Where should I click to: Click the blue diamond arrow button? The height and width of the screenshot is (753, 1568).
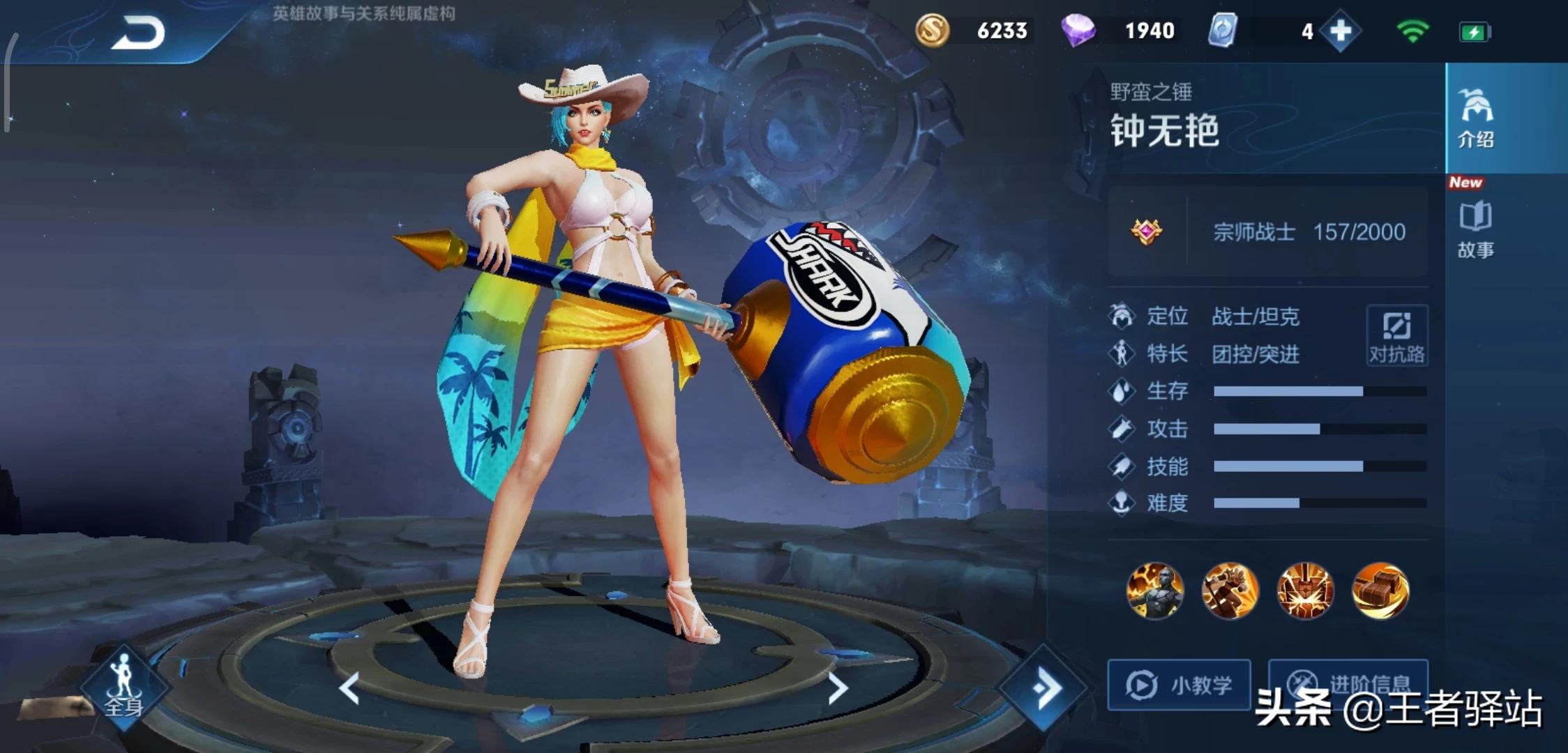pos(1043,688)
